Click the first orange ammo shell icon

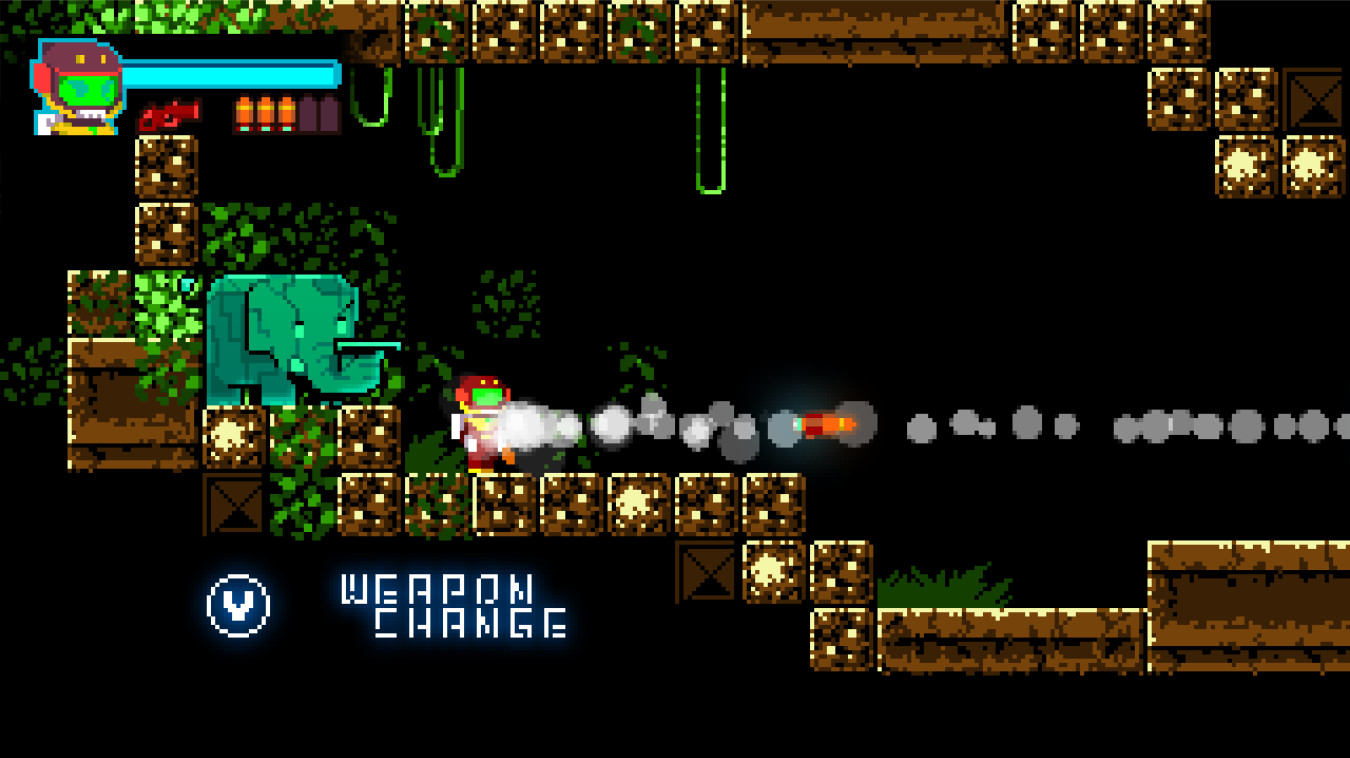point(244,112)
